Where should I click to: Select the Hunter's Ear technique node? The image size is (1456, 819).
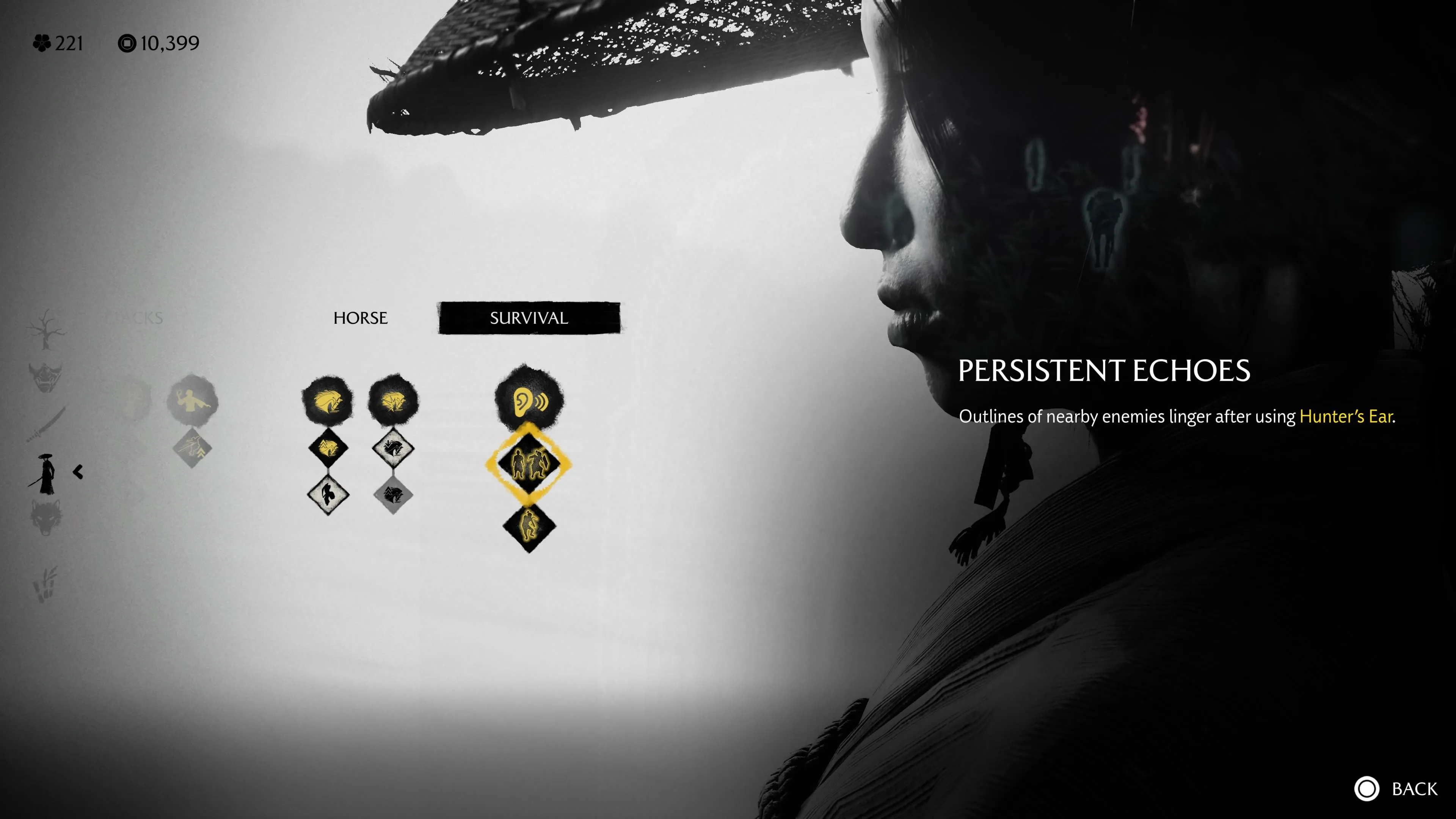tap(529, 399)
